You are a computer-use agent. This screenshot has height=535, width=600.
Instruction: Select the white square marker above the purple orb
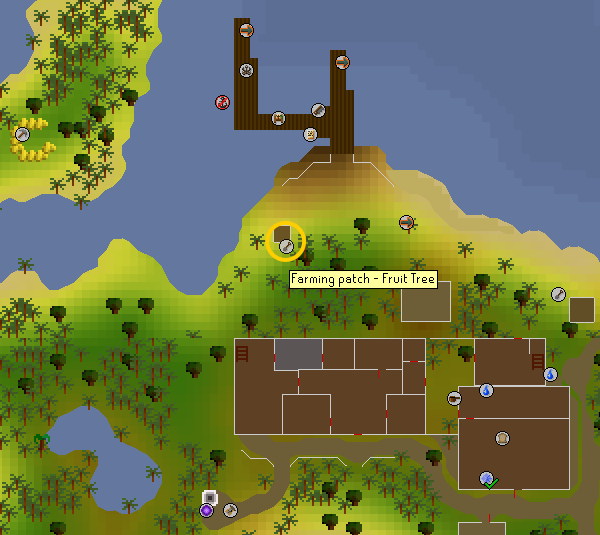[210, 497]
